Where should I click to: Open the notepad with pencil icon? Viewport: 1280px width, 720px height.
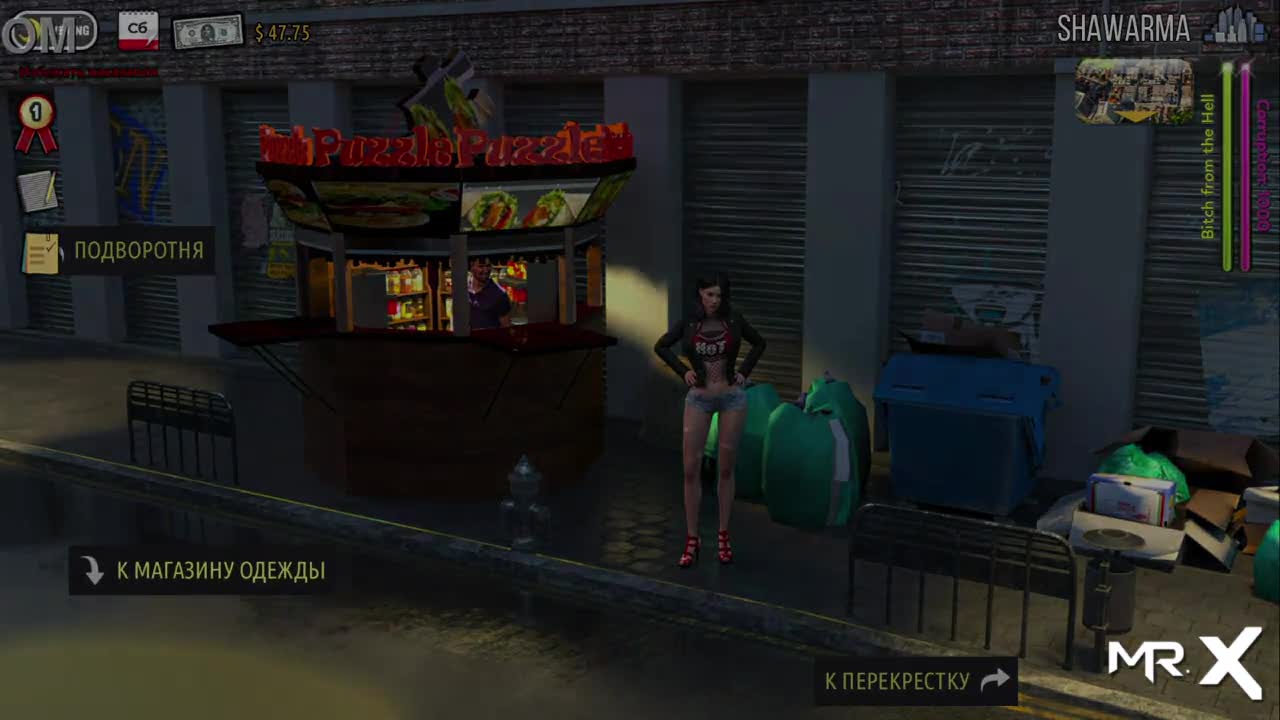[x=38, y=190]
